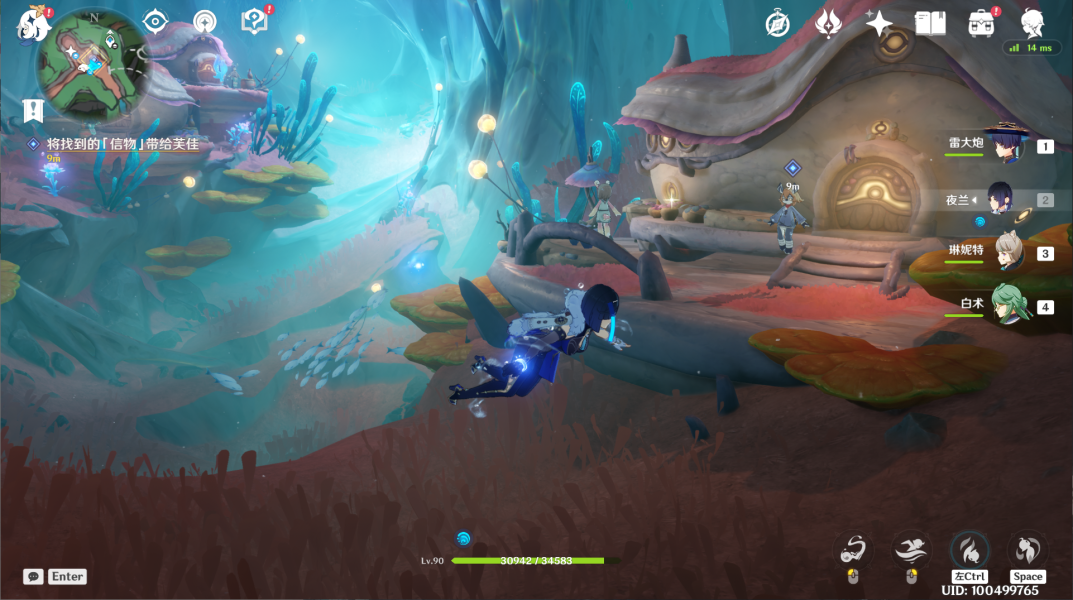Open the four-pointed star wish icon
The width and height of the screenshot is (1073, 600).
coord(879,23)
